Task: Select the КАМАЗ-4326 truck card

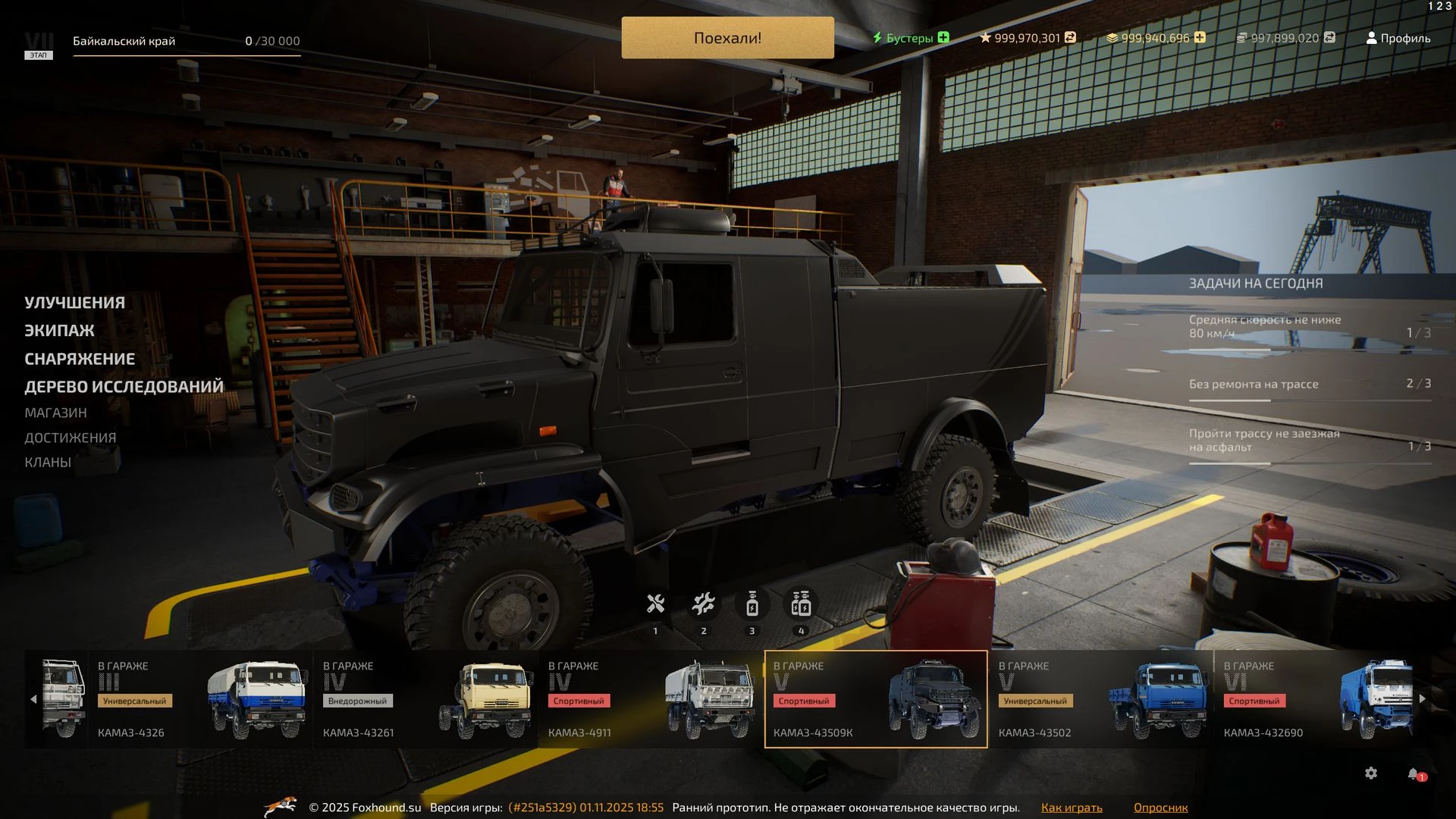Action: coord(201,699)
